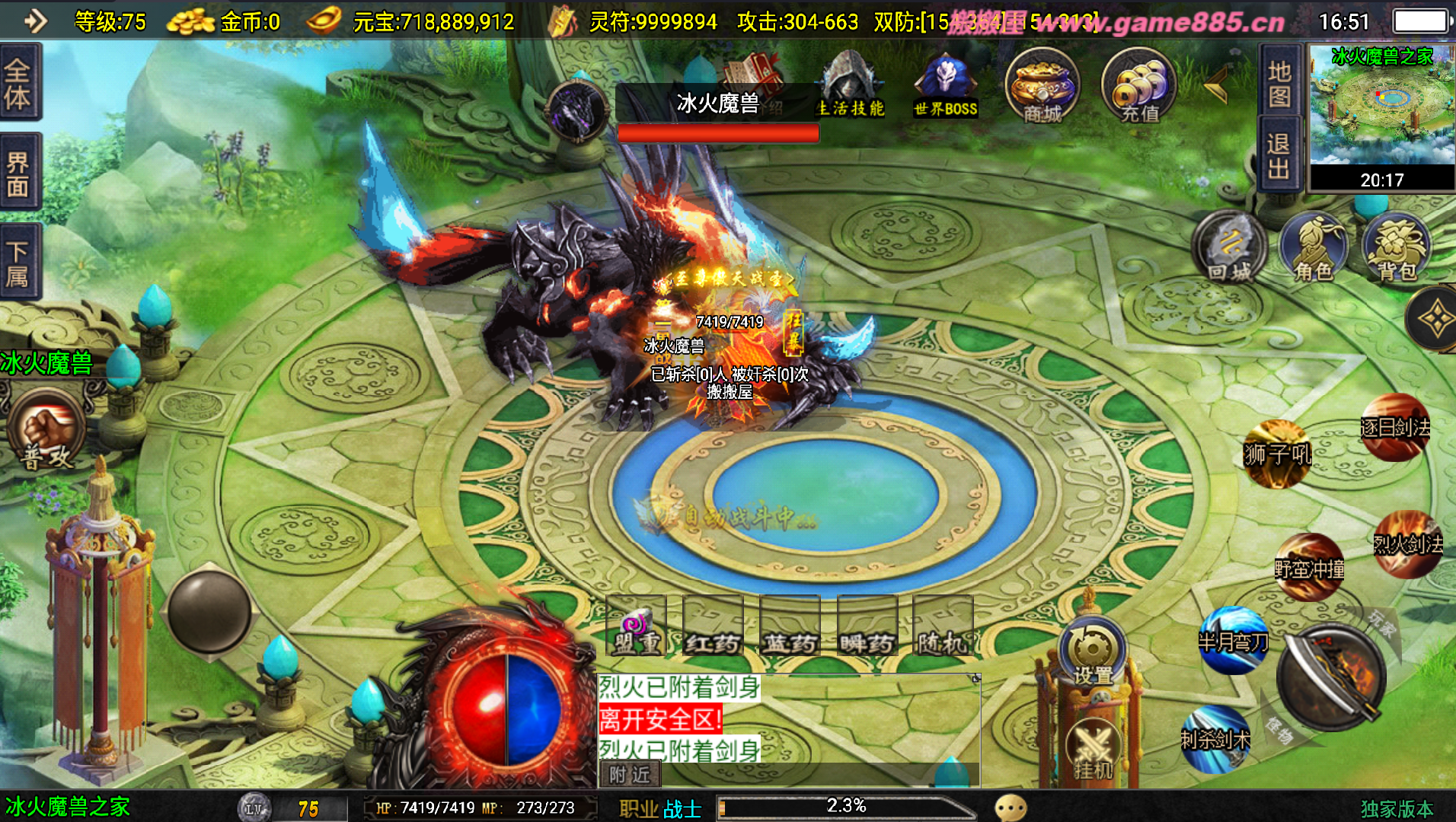Use the 烈火剑法 skill
The height and width of the screenshot is (822, 1456).
[1407, 543]
